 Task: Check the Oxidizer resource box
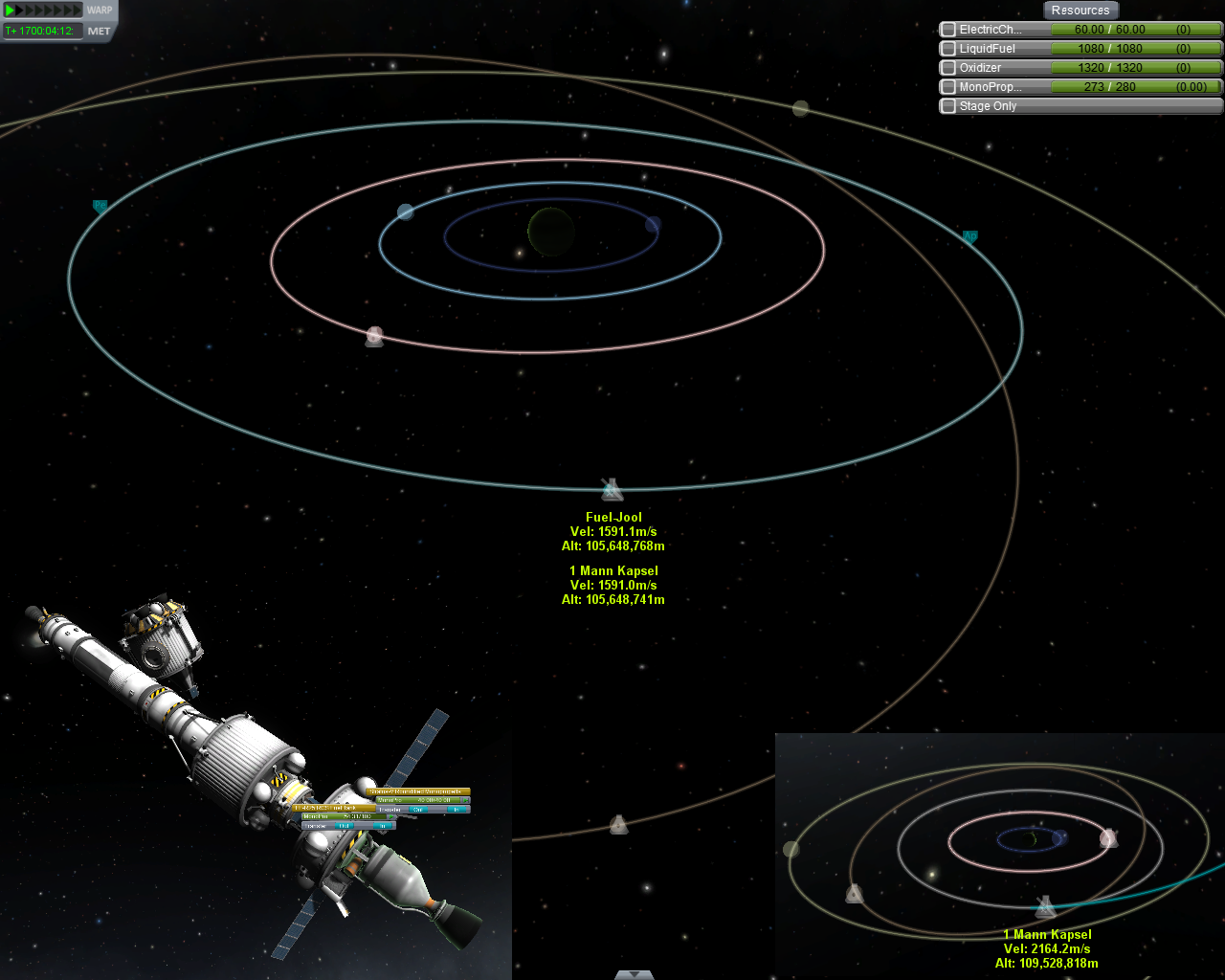click(948, 68)
